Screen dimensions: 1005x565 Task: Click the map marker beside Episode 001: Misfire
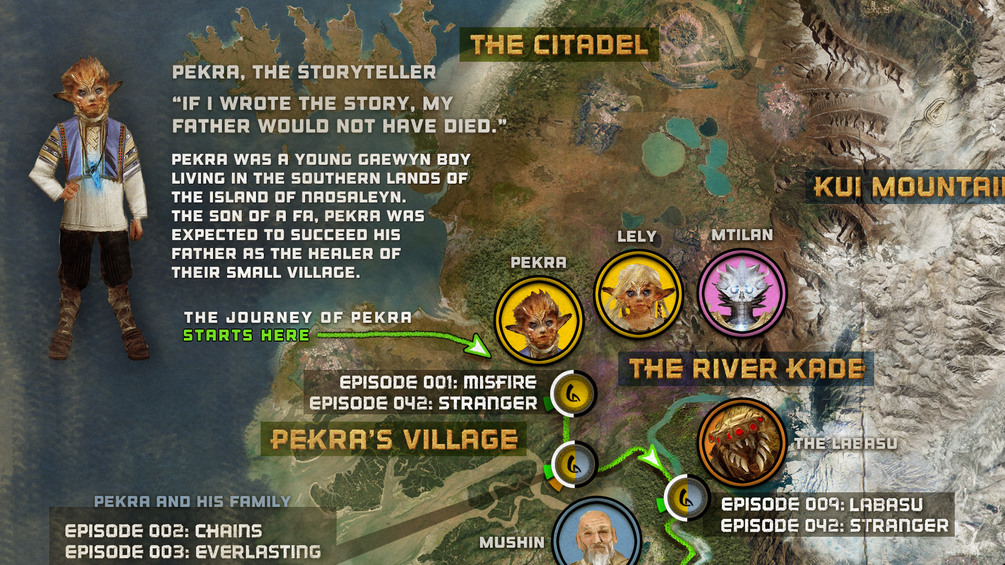click(575, 393)
